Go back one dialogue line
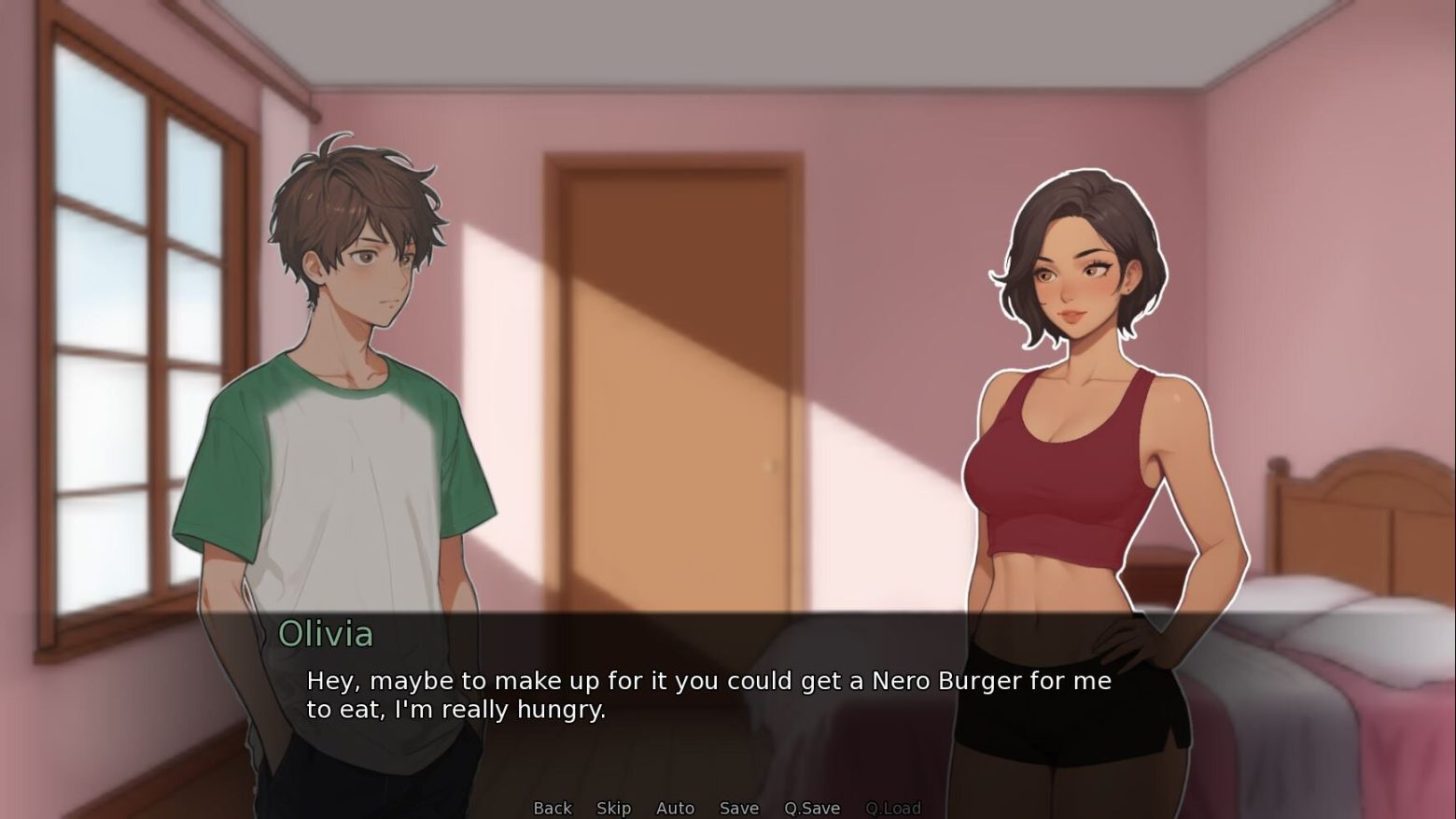The width and height of the screenshot is (1456, 819). click(x=552, y=808)
